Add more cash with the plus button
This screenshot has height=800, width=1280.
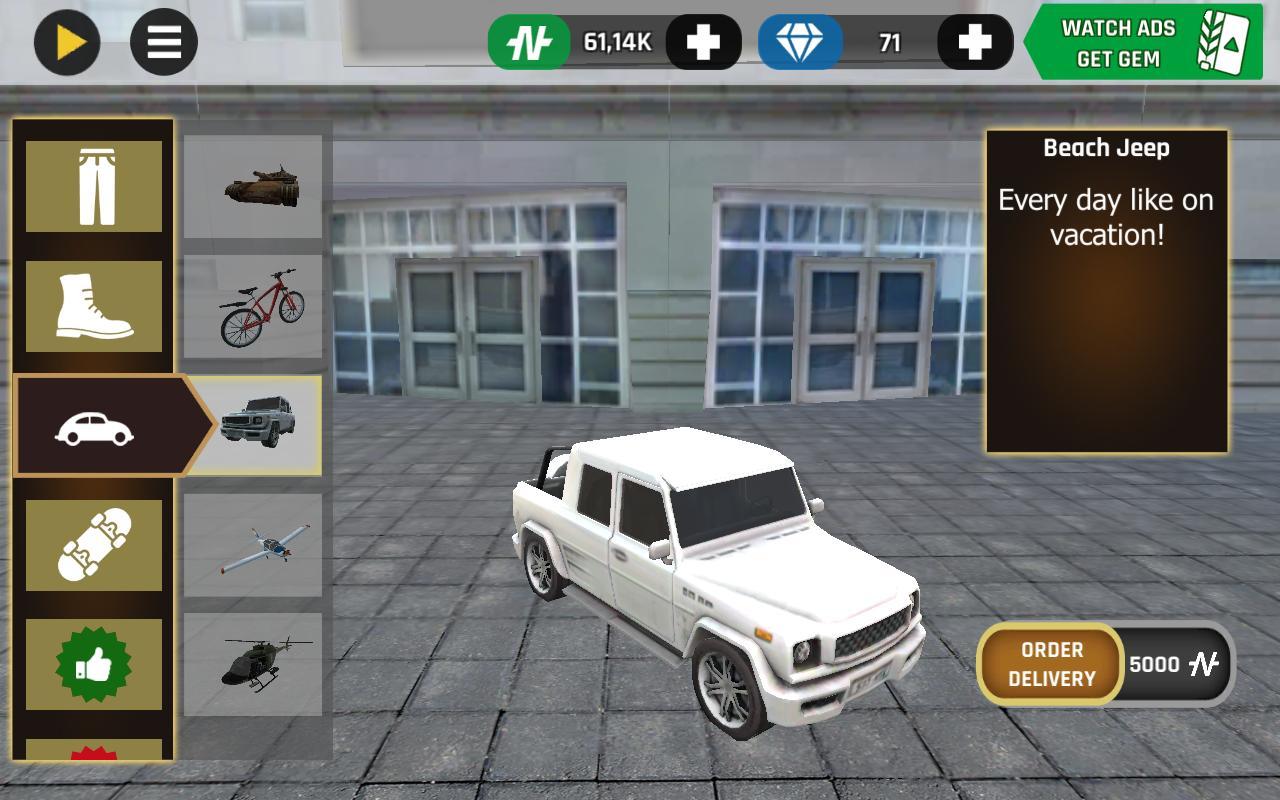703,42
